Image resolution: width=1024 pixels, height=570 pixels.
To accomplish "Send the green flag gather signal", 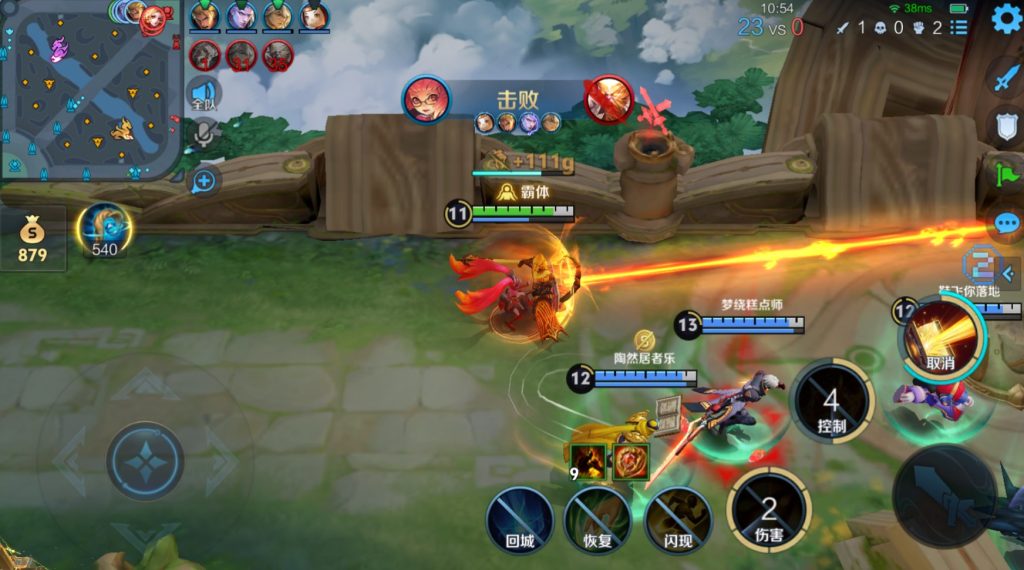I will [x=1003, y=174].
